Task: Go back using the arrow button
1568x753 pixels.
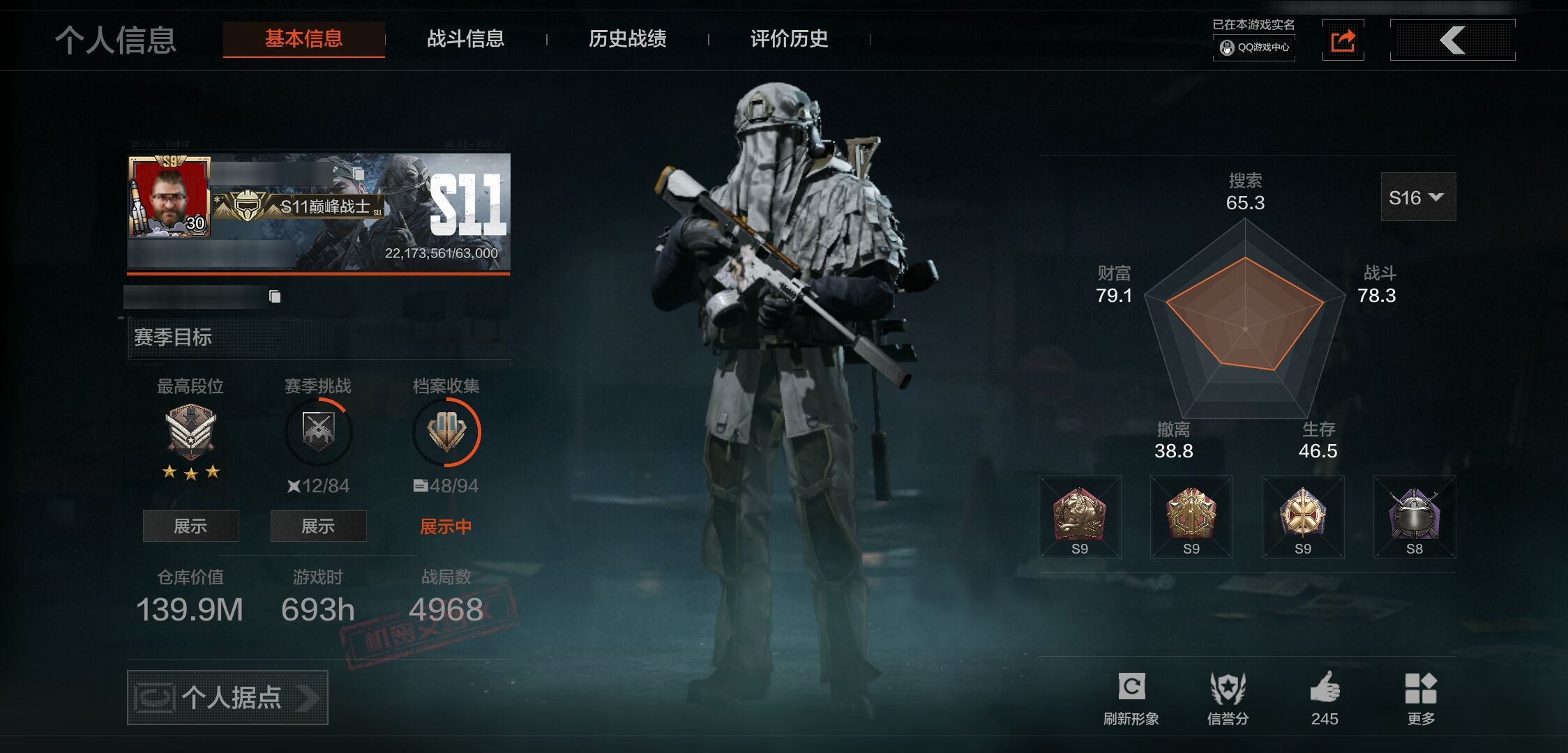Action: pyautogui.click(x=1452, y=40)
